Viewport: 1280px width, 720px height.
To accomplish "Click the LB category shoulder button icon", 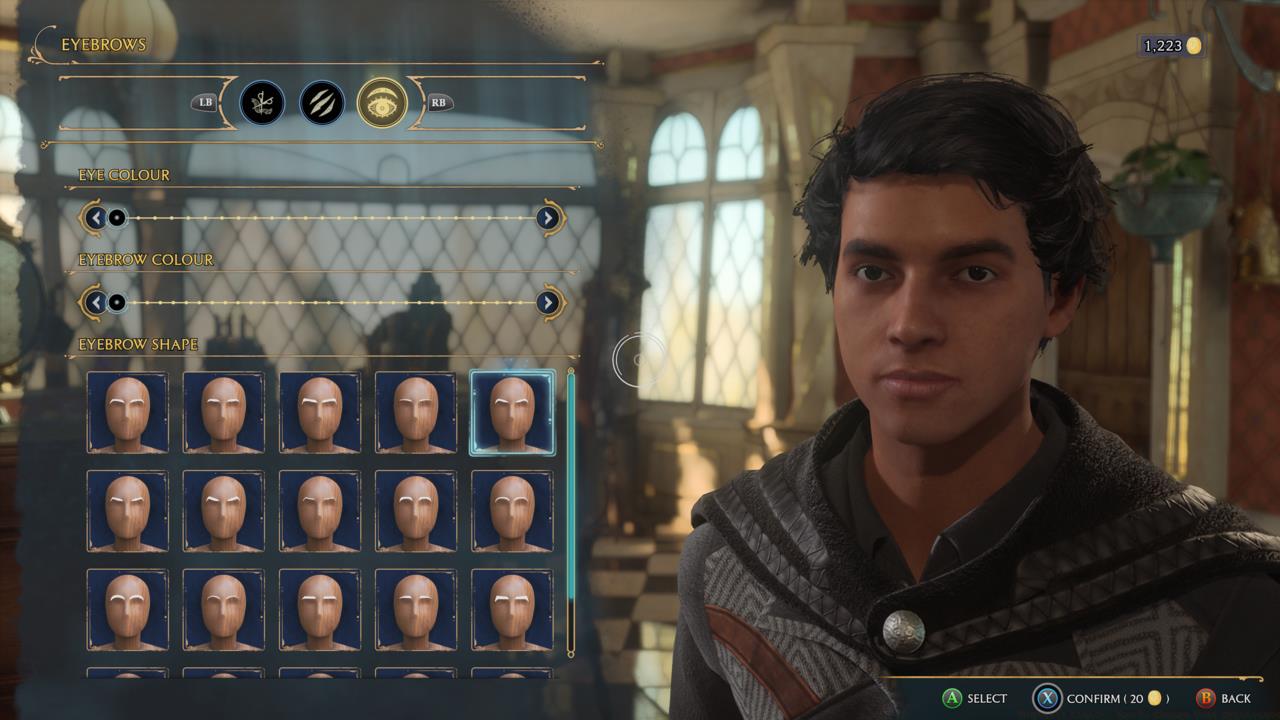I will (x=205, y=104).
